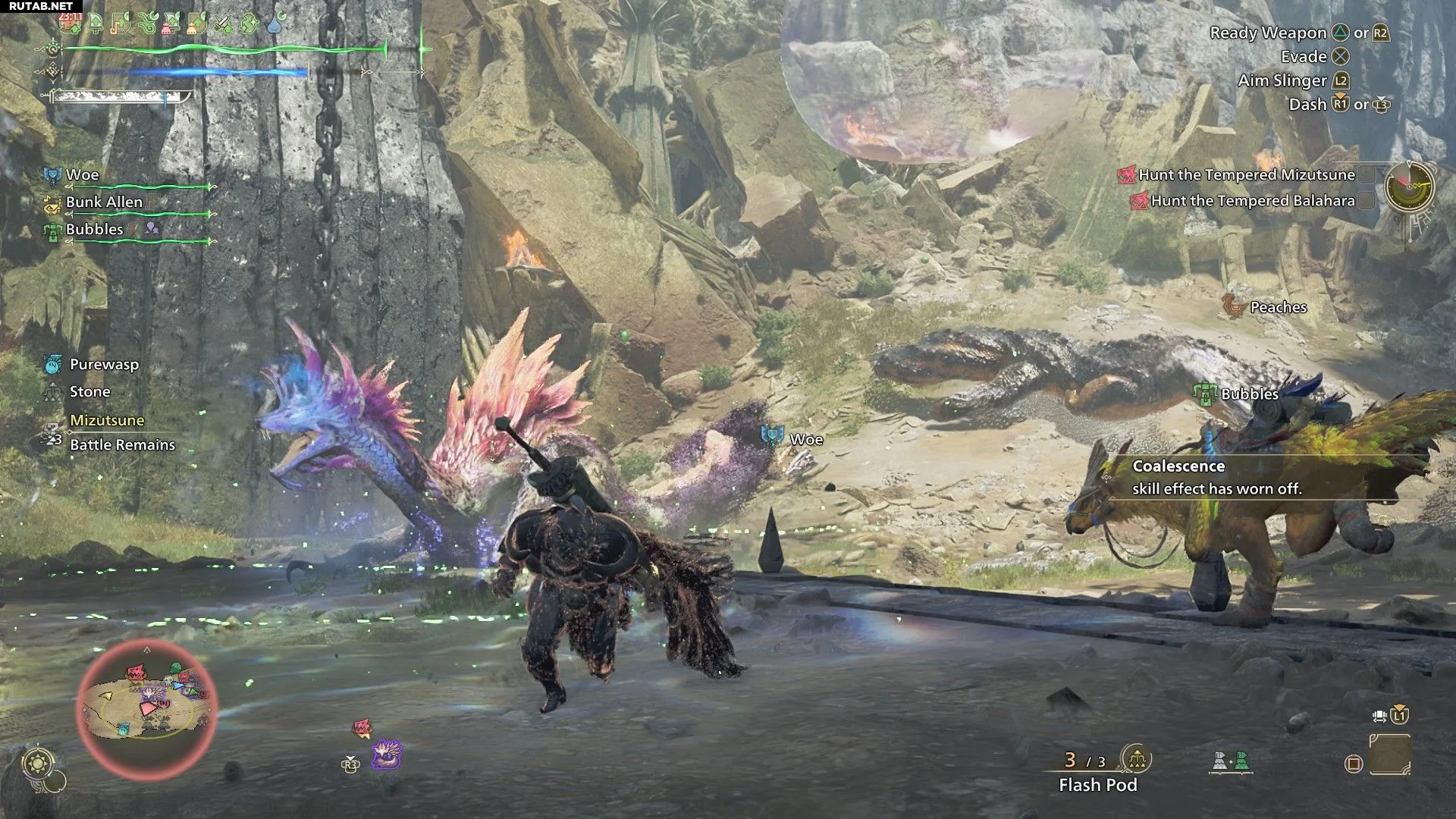Choose Stone from the nearby list

89,392
